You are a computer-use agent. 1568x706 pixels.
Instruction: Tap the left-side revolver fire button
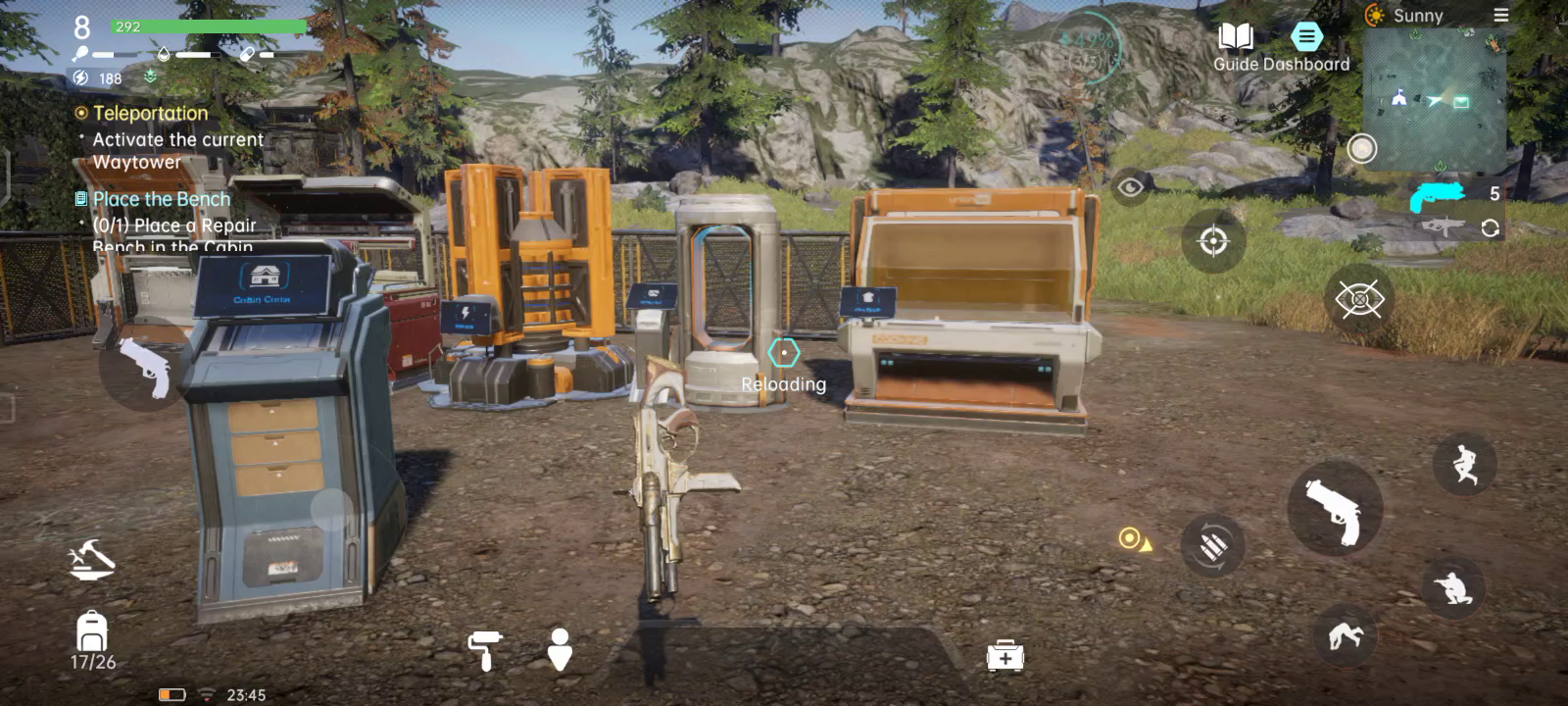pyautogui.click(x=144, y=368)
